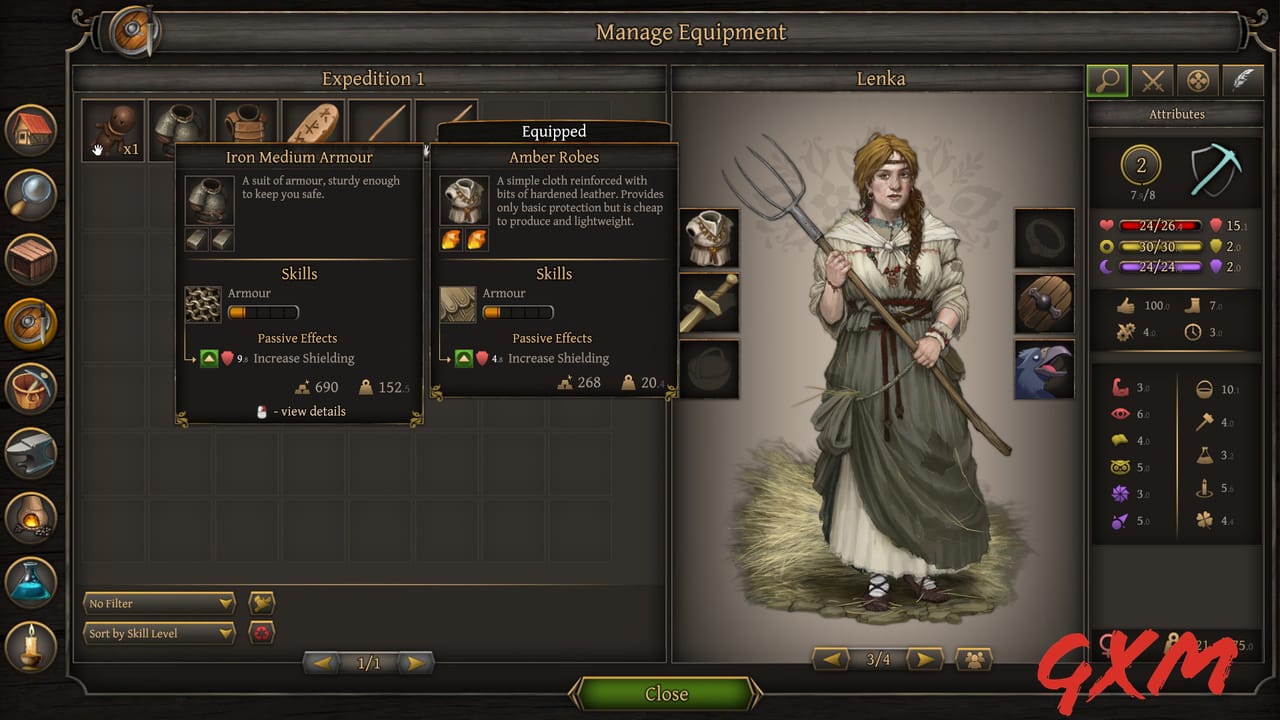Close the Manage Equipment window

tap(666, 694)
